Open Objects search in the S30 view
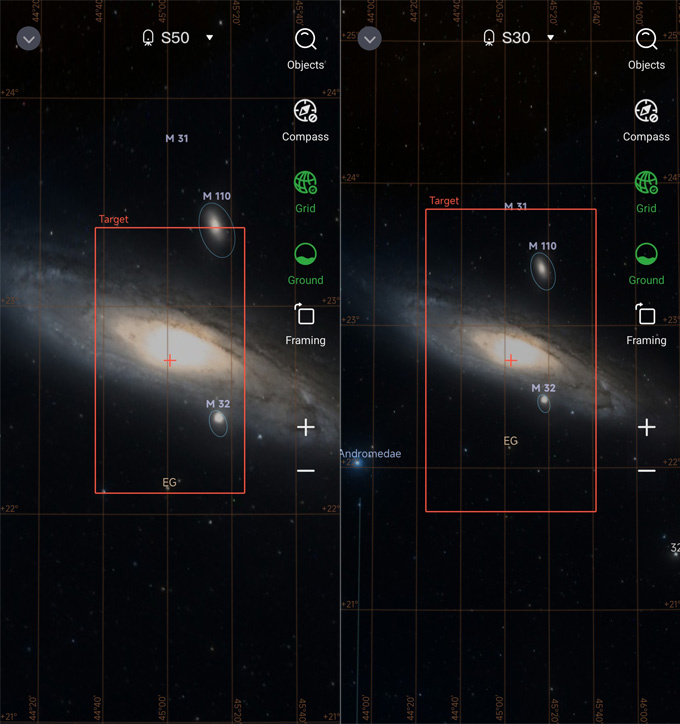 point(647,40)
